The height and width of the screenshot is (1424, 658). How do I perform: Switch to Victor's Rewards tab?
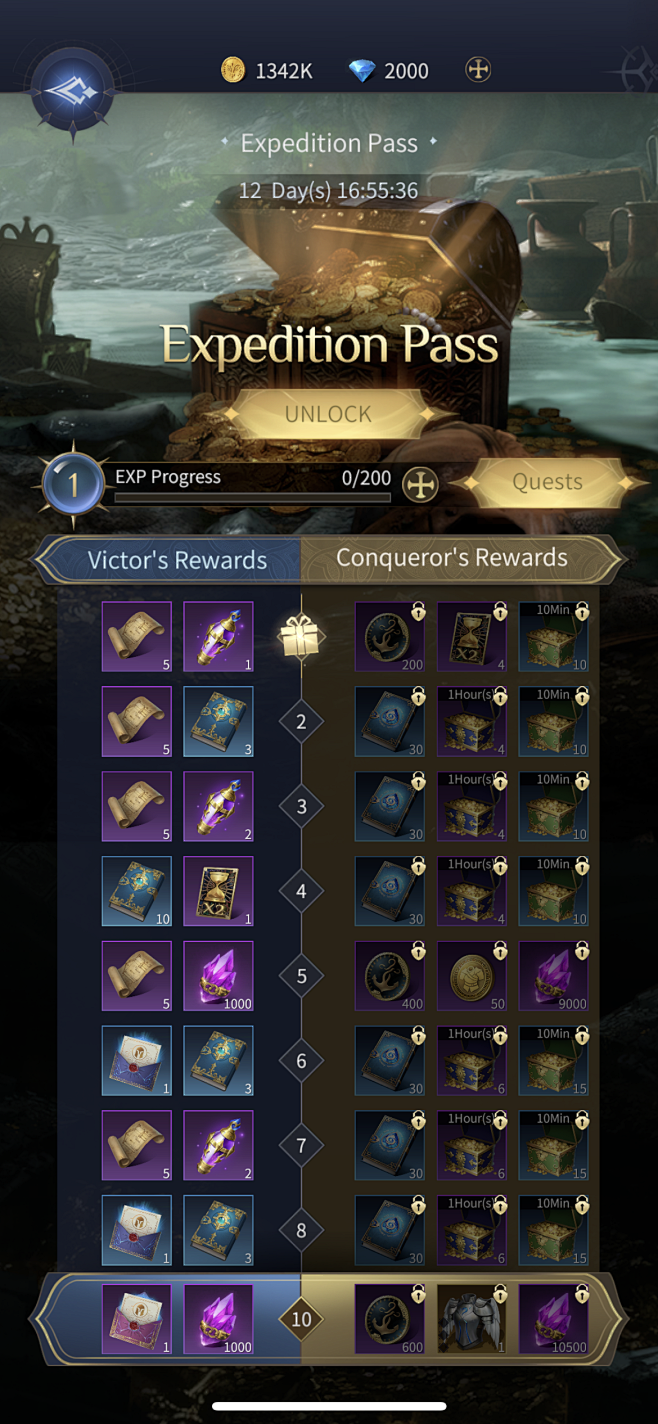[x=177, y=560]
